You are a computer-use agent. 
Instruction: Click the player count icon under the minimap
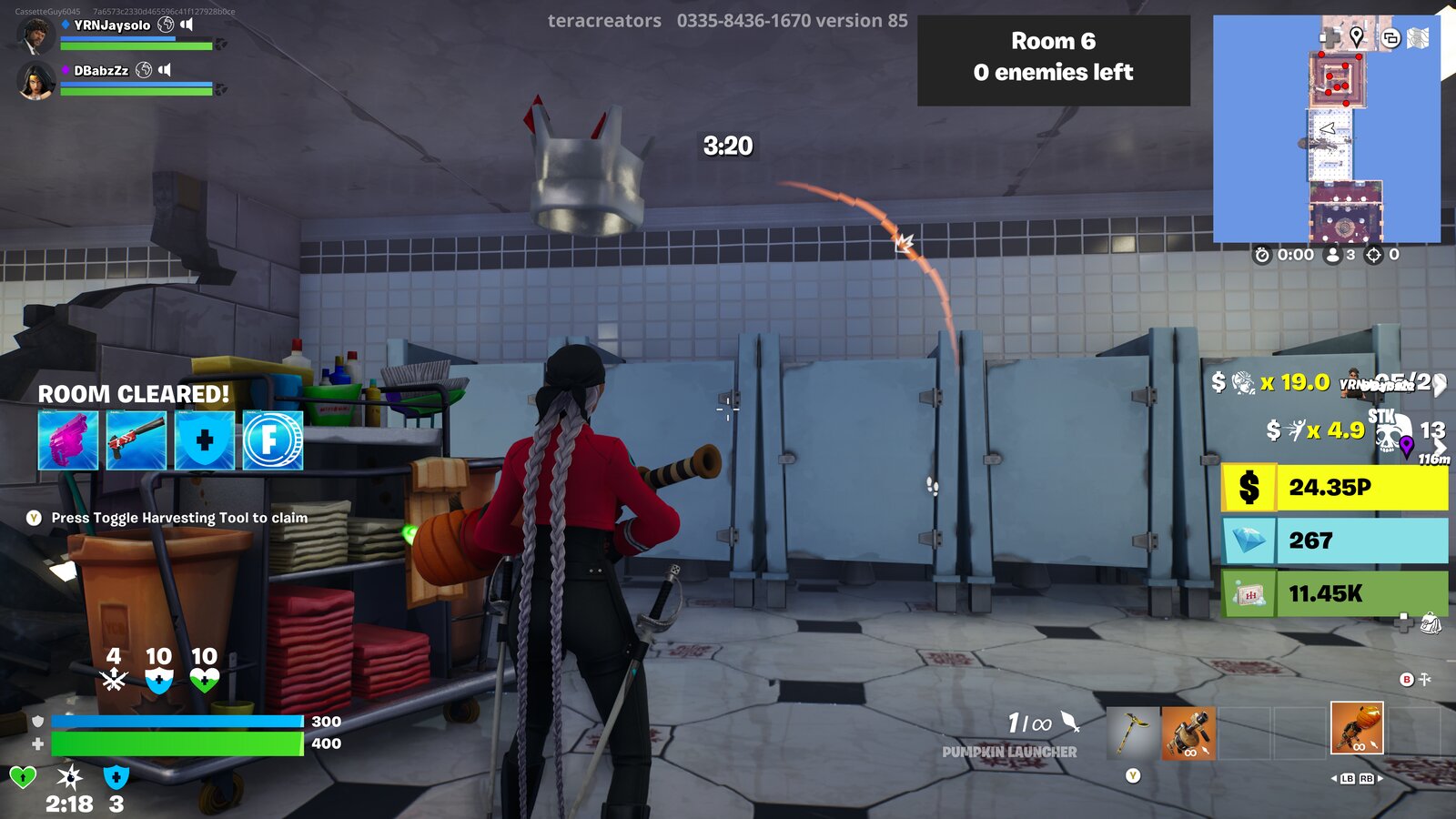click(x=1333, y=255)
